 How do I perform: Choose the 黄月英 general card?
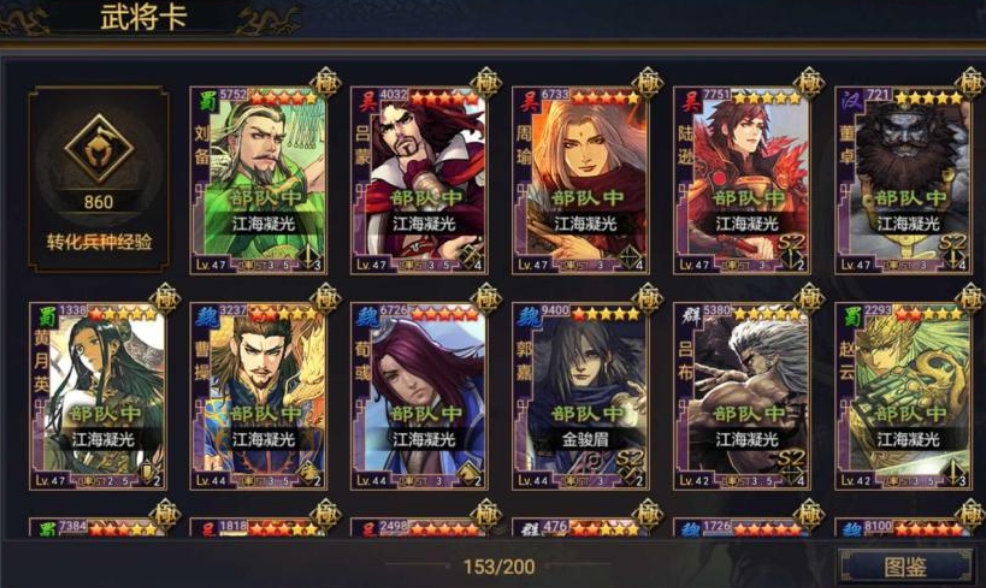pos(98,396)
